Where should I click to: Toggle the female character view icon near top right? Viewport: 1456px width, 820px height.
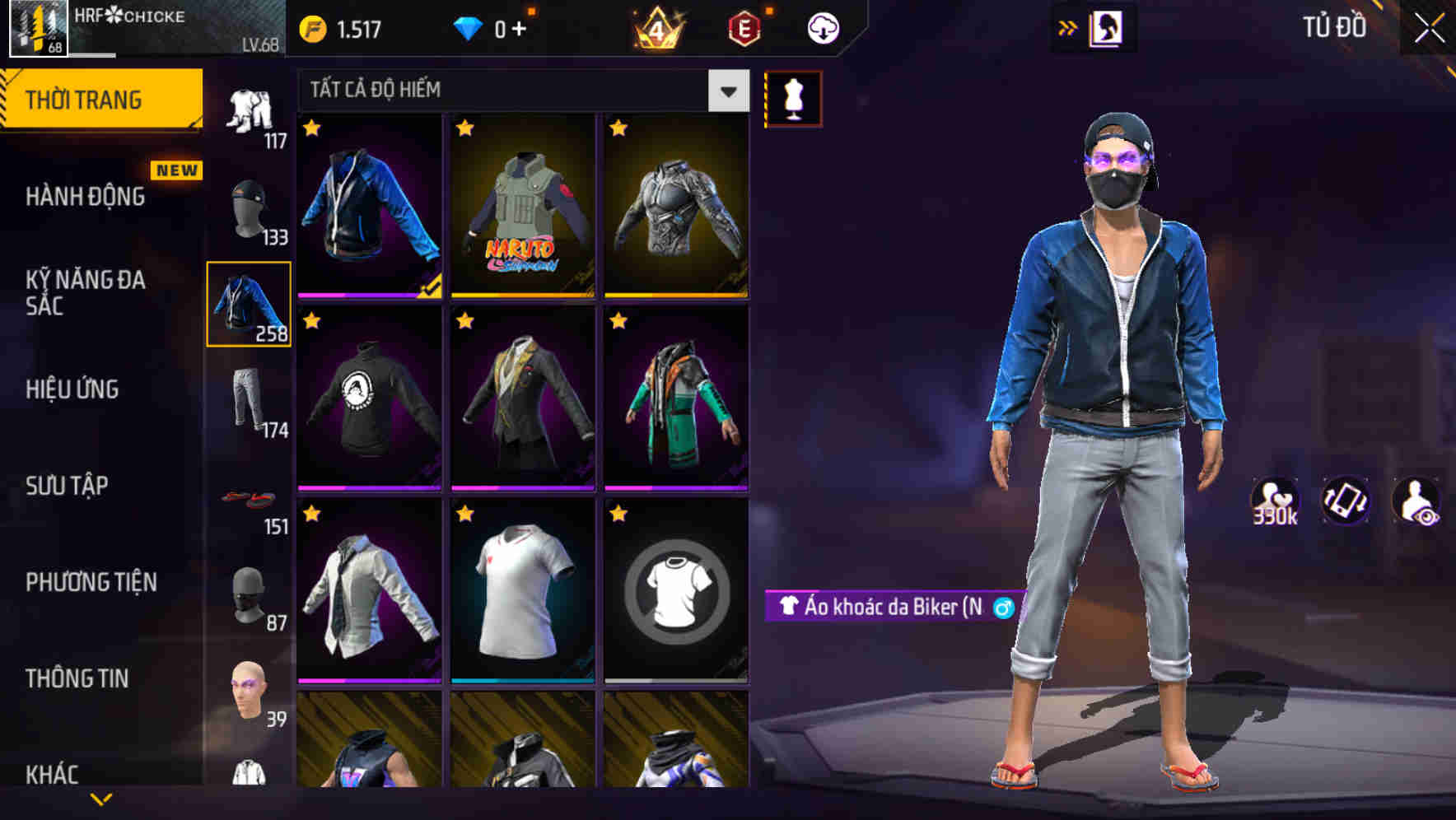pyautogui.click(x=1109, y=26)
